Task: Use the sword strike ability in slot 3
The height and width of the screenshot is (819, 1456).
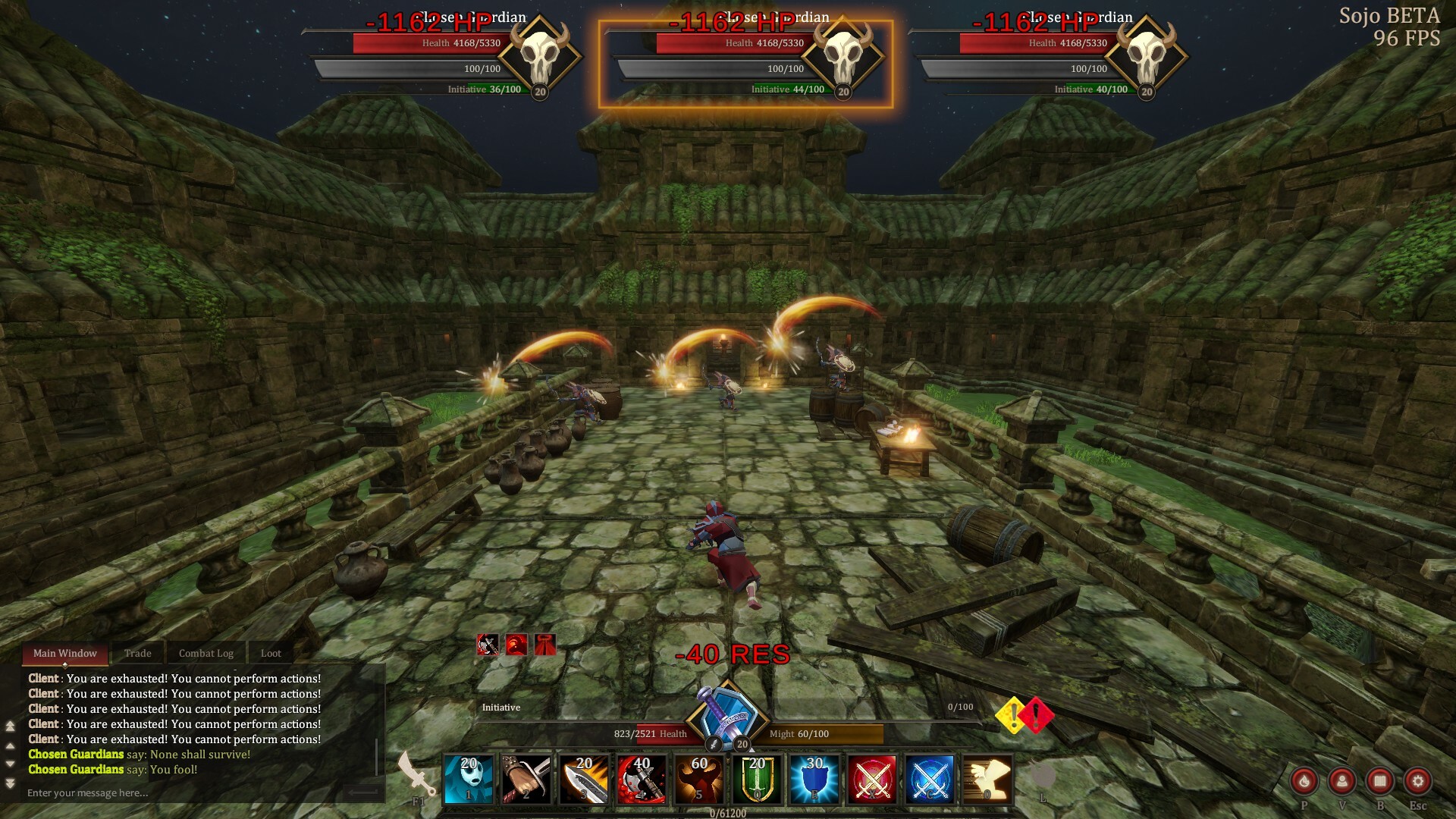Action: (x=584, y=777)
